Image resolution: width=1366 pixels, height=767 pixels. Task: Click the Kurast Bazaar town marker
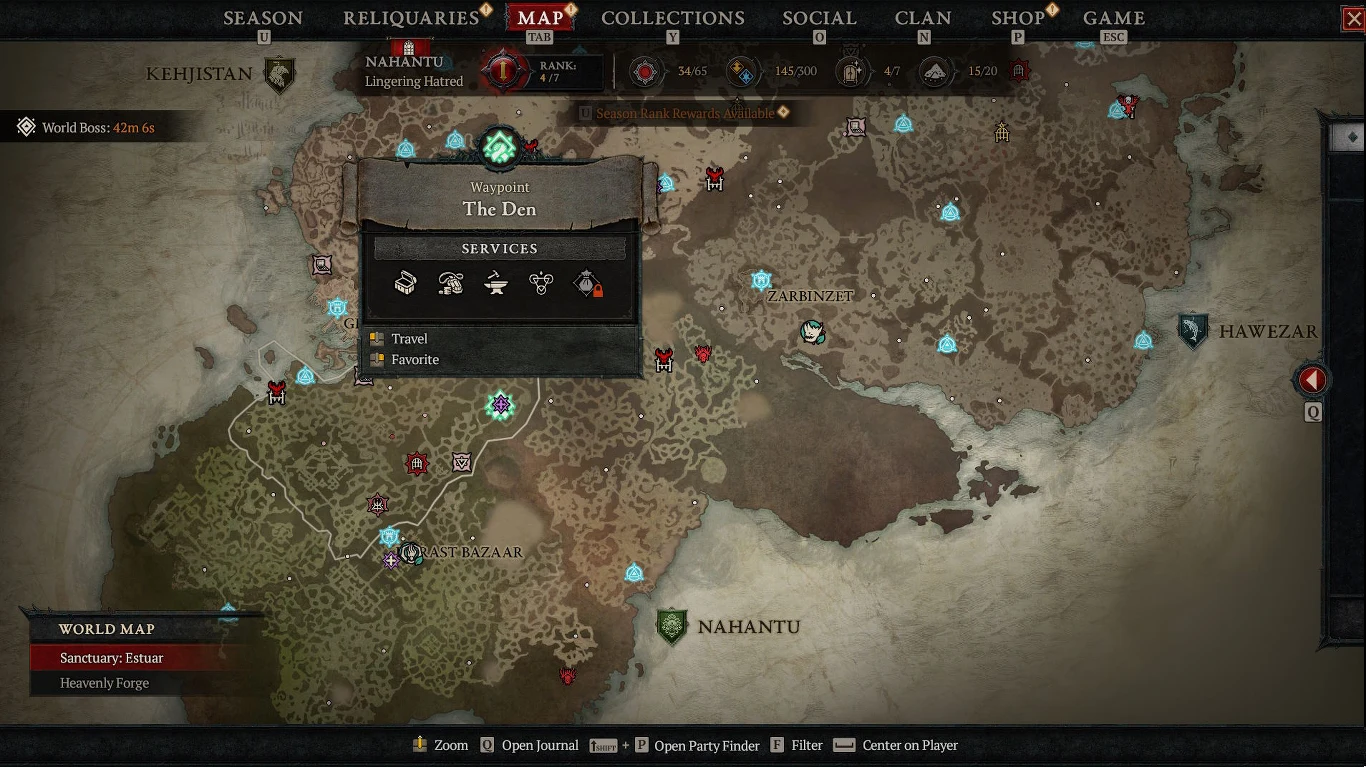pos(410,552)
